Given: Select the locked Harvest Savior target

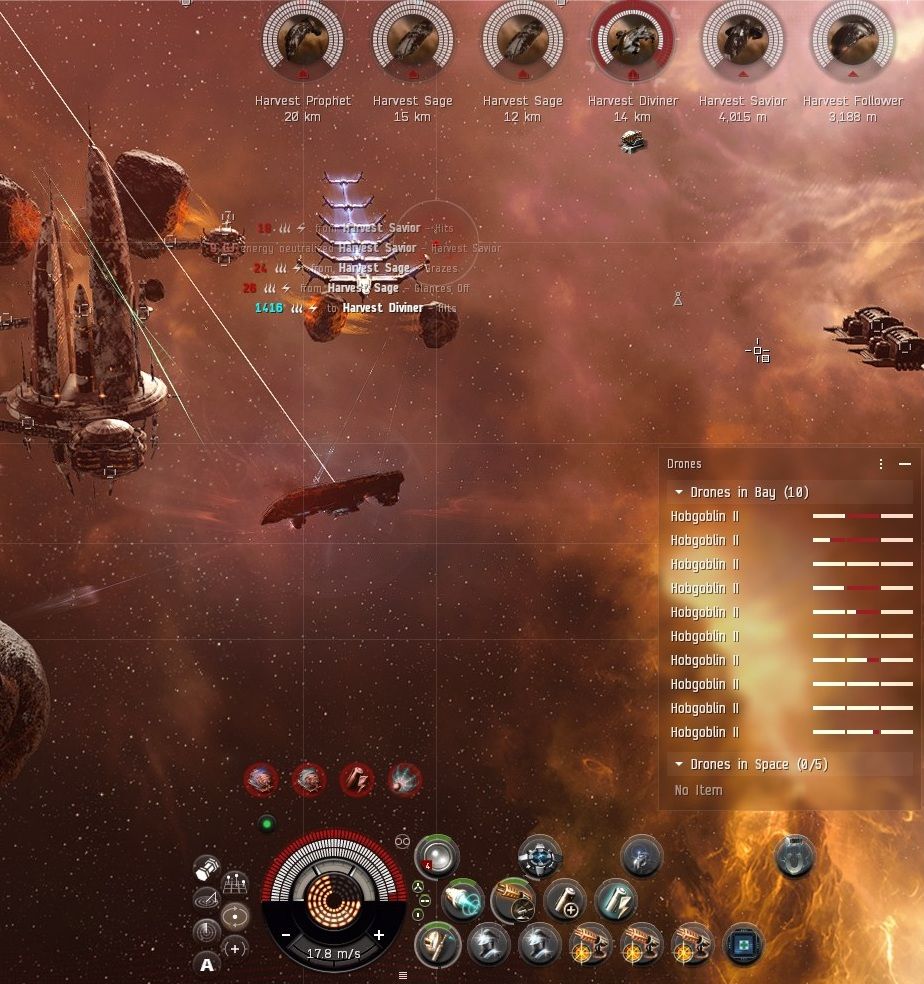Looking at the screenshot, I should 742,40.
